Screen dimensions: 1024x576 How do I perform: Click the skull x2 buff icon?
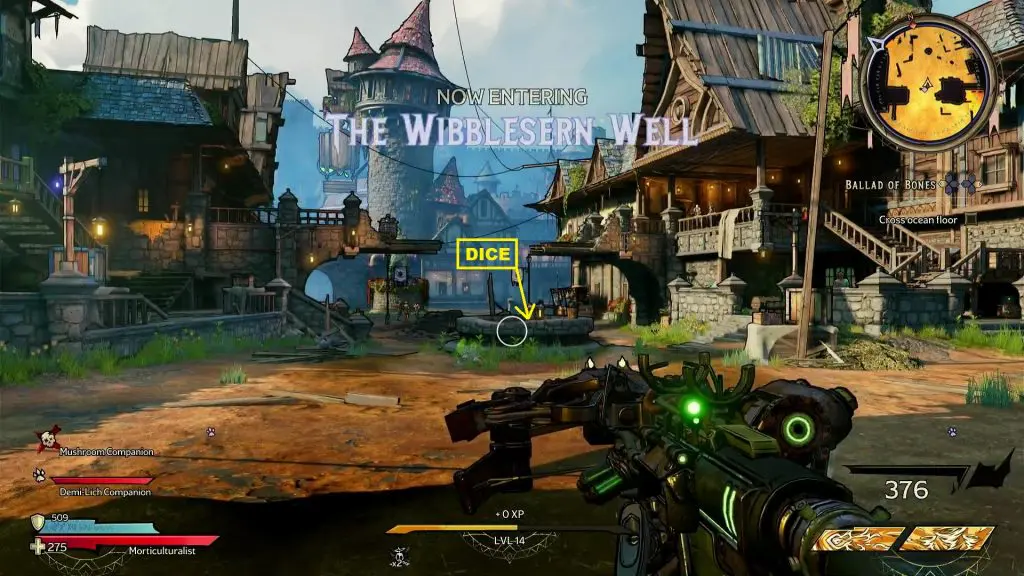point(401,557)
